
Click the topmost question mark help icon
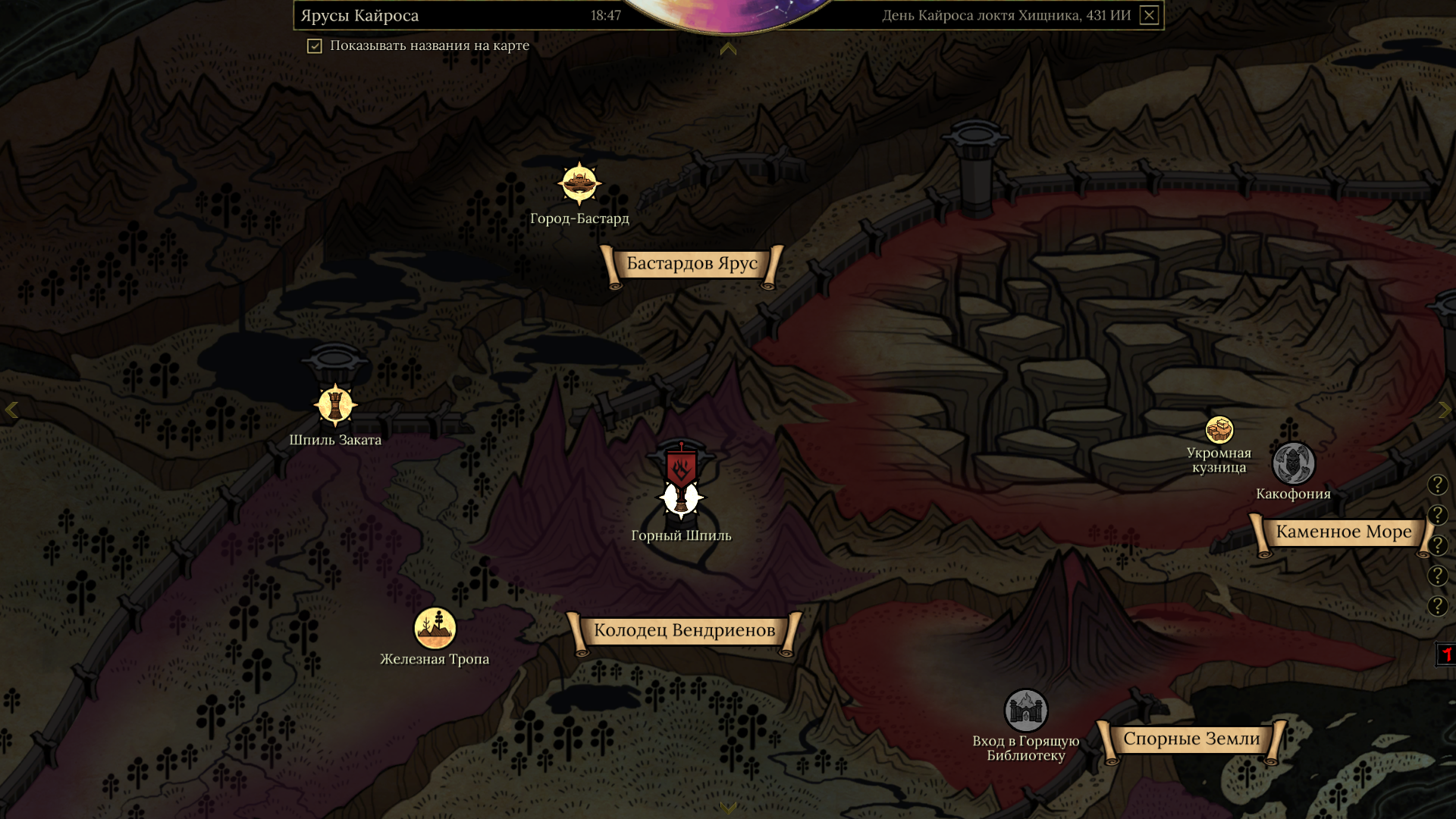[x=1437, y=485]
